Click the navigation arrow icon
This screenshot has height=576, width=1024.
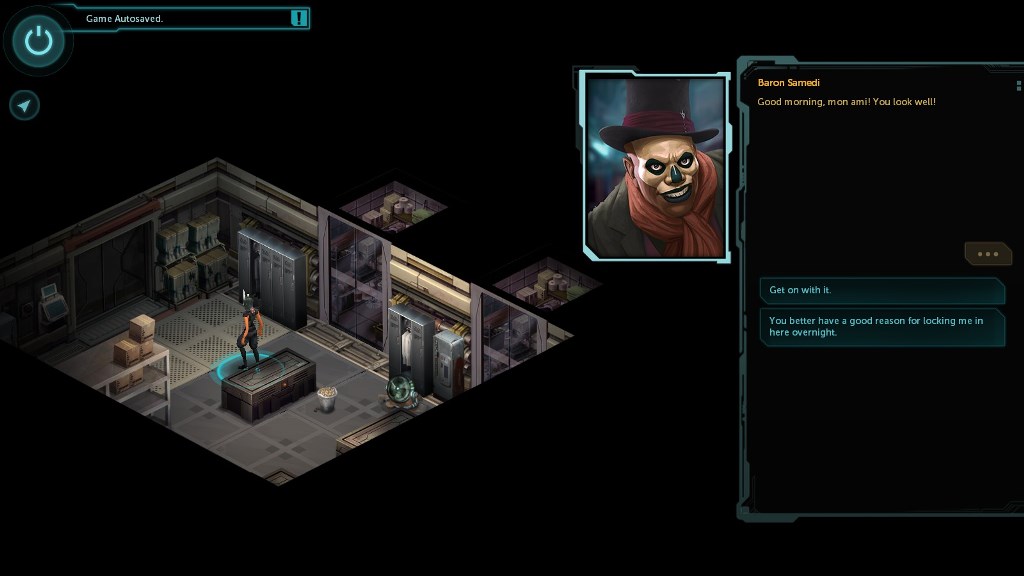pyautogui.click(x=25, y=105)
